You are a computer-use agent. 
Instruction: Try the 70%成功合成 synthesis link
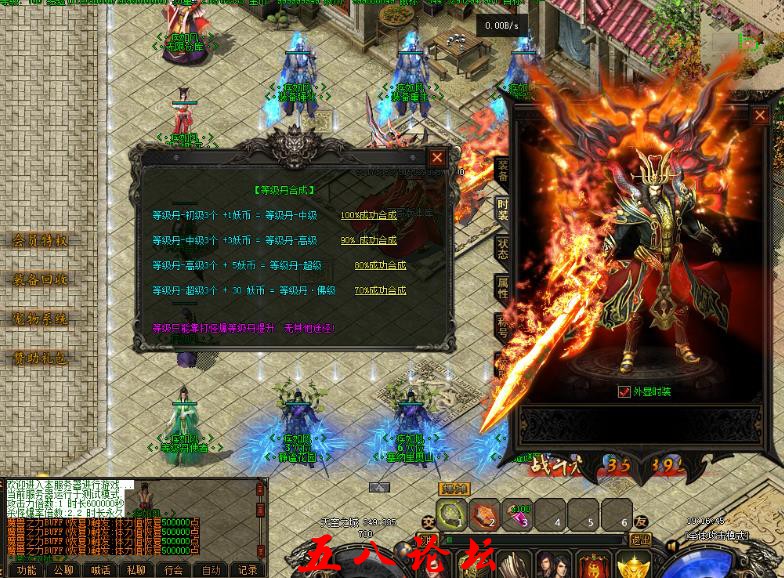[380, 290]
